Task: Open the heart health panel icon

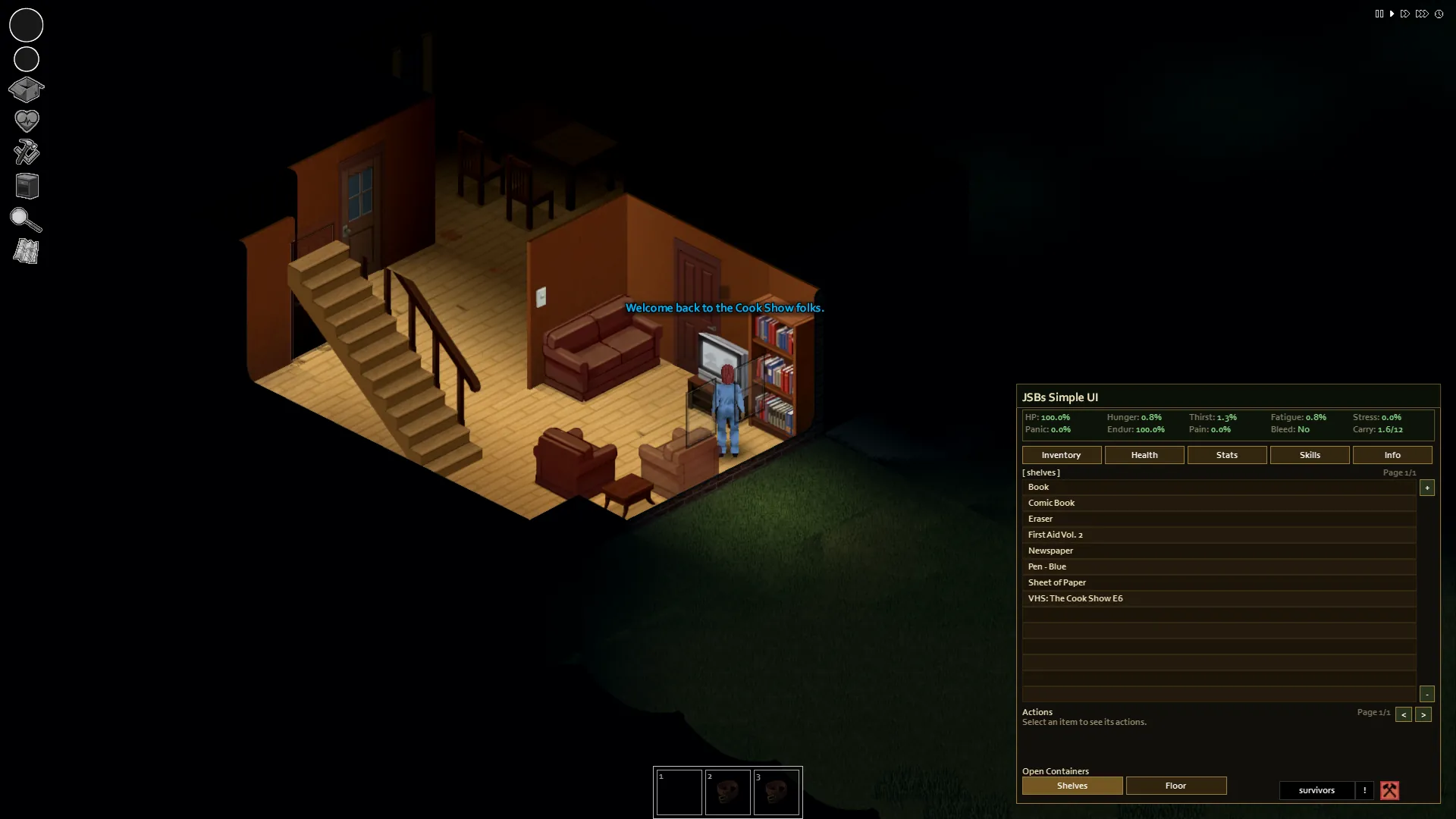Action: [26, 121]
